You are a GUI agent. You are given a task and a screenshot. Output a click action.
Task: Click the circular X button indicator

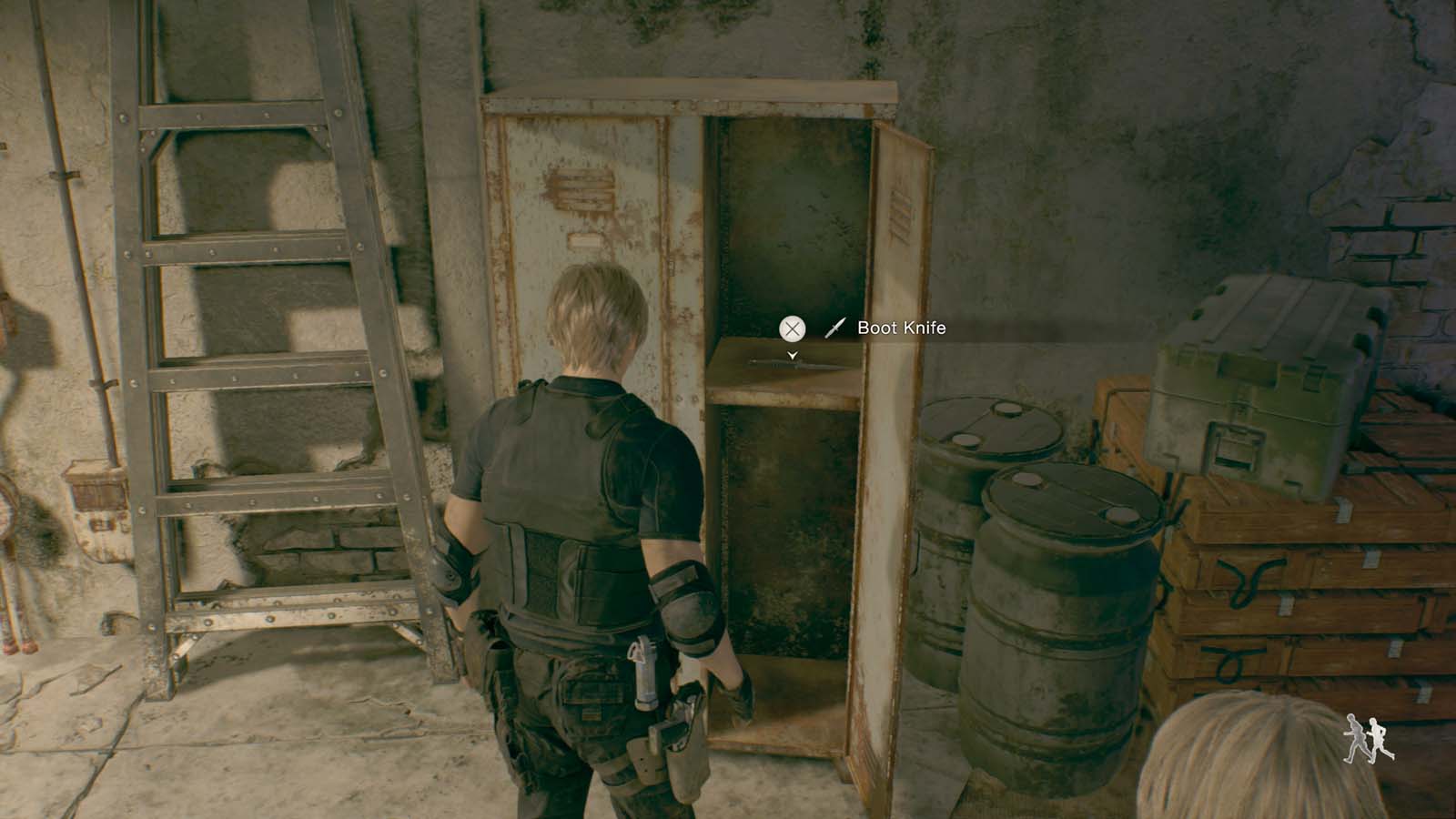tap(793, 328)
